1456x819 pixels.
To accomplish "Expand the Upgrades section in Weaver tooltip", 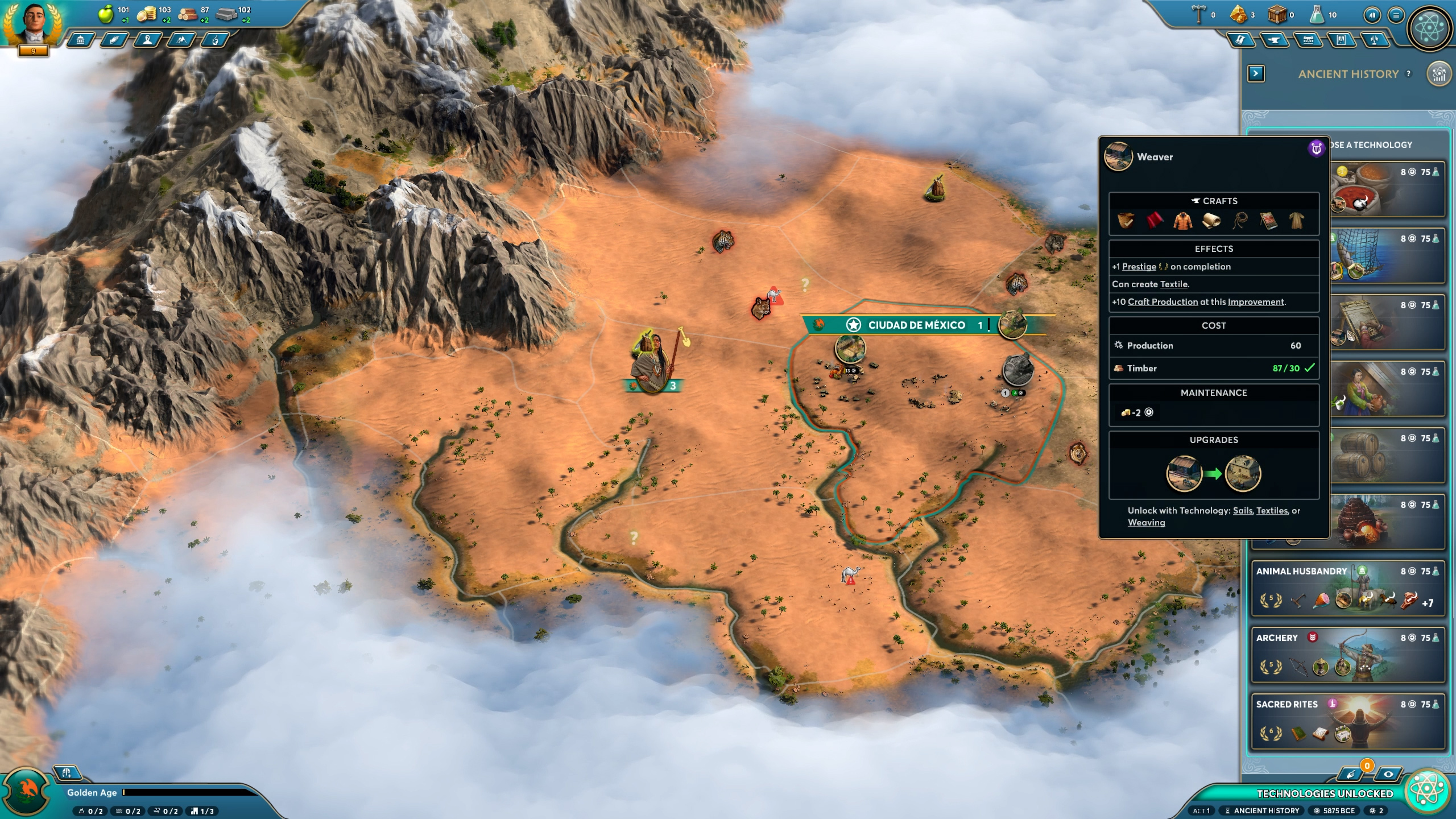I will [x=1214, y=440].
